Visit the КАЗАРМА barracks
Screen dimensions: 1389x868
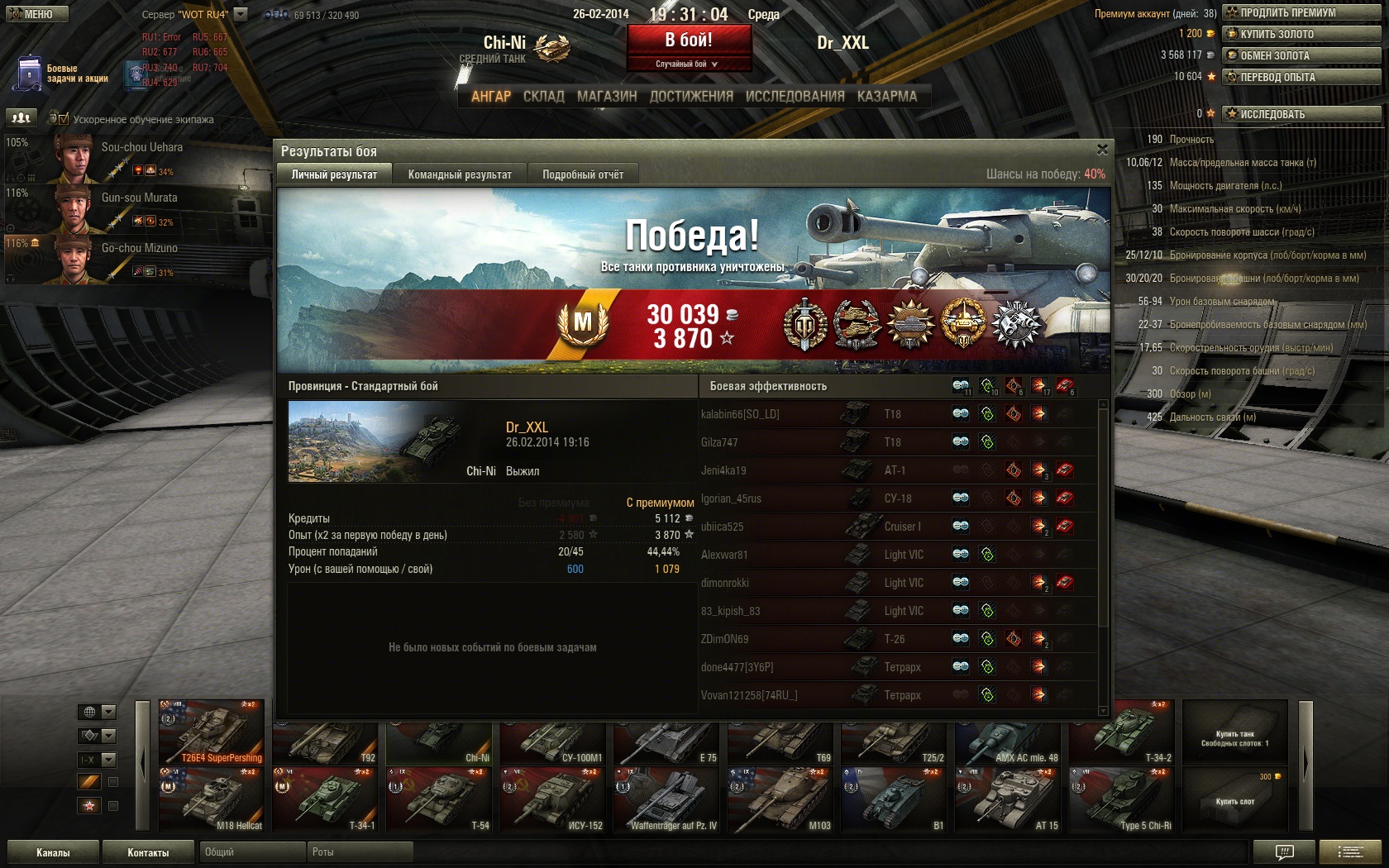[x=886, y=97]
